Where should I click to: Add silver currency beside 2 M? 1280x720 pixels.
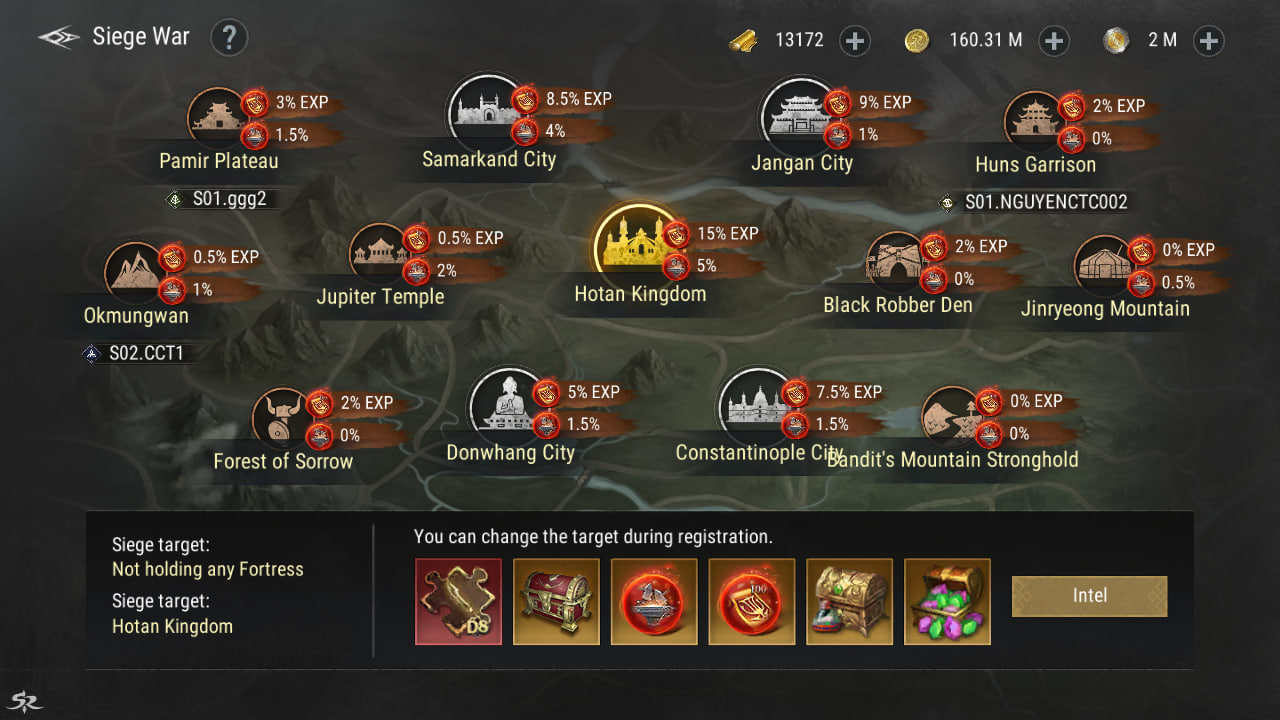(1209, 41)
